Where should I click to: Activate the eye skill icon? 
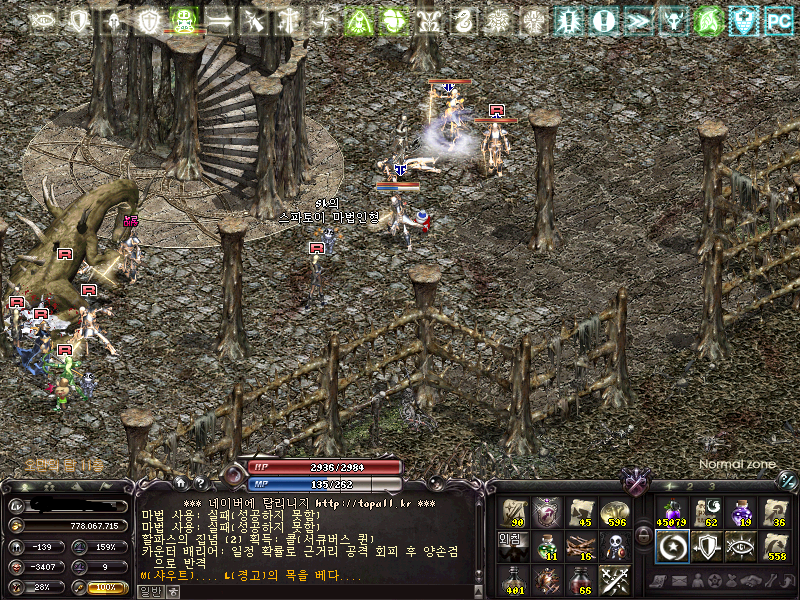coord(740,546)
